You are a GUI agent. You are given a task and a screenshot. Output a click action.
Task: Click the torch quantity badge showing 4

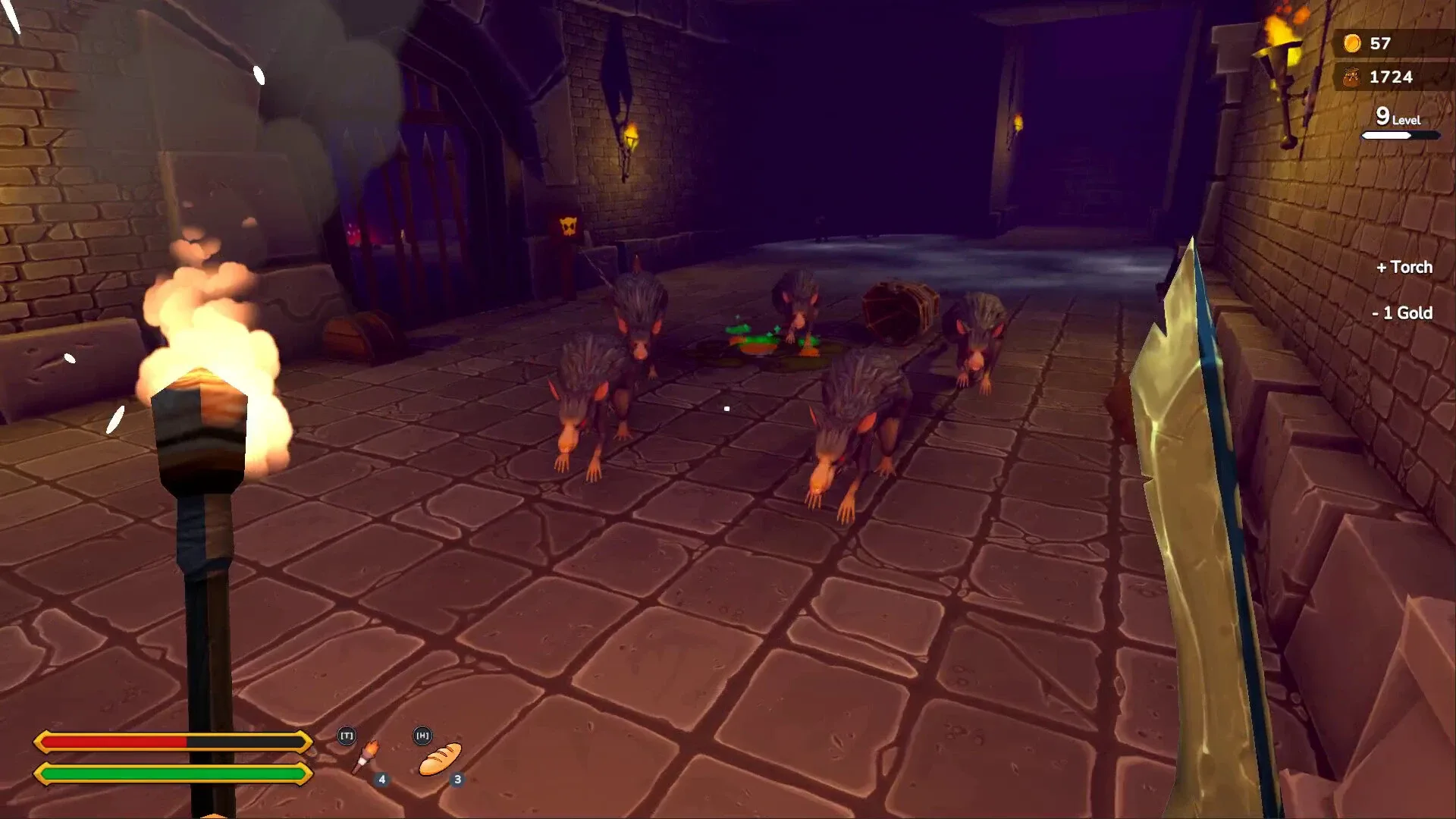pos(381,777)
